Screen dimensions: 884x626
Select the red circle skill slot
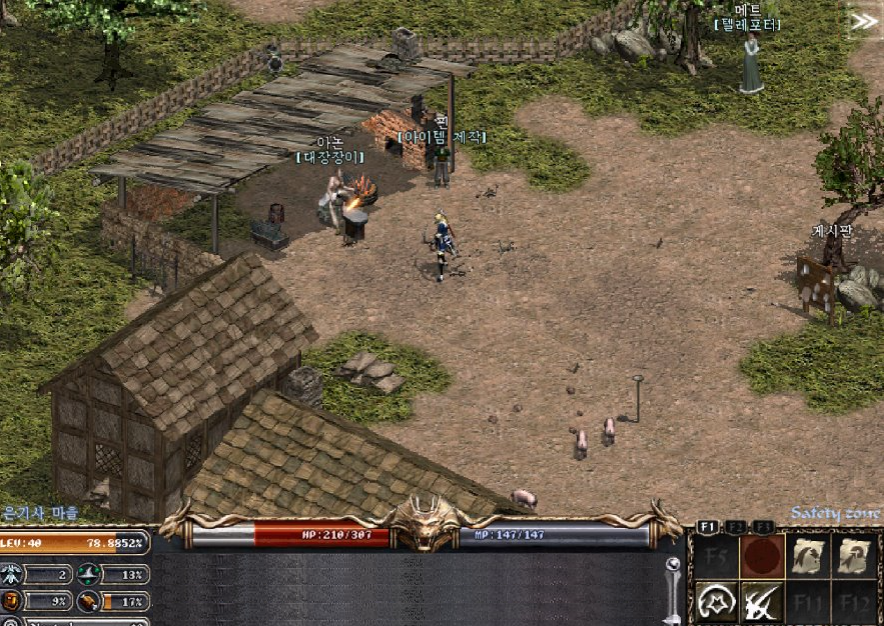(761, 557)
